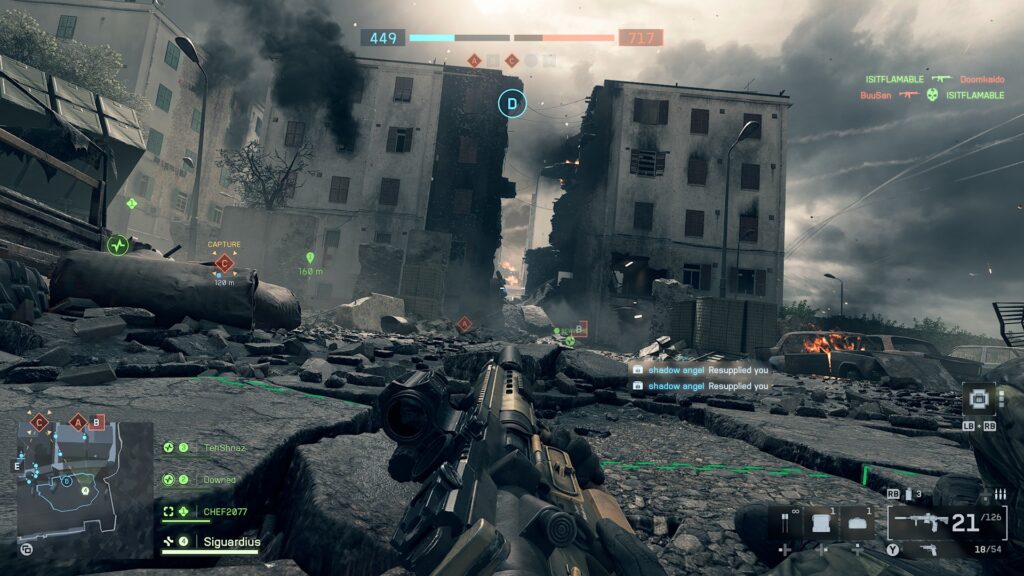This screenshot has height=576, width=1024.
Task: Select objective C marker on minimap
Action: pos(40,422)
